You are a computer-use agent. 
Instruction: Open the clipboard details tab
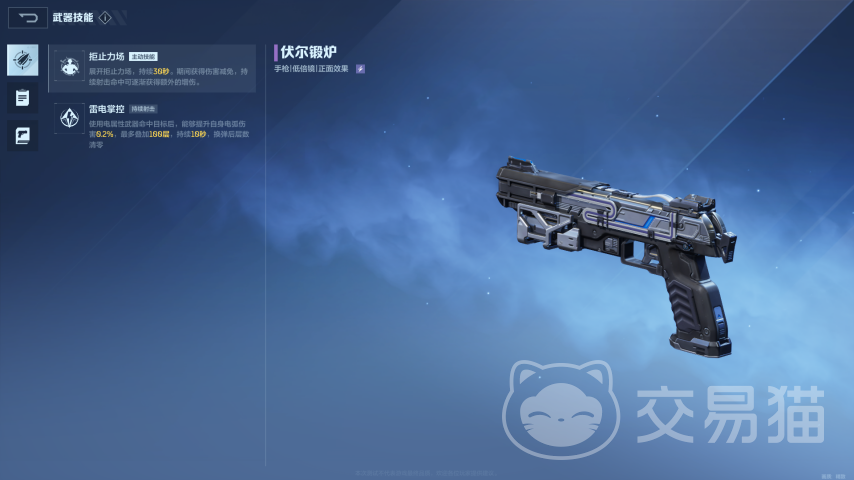(x=22, y=98)
